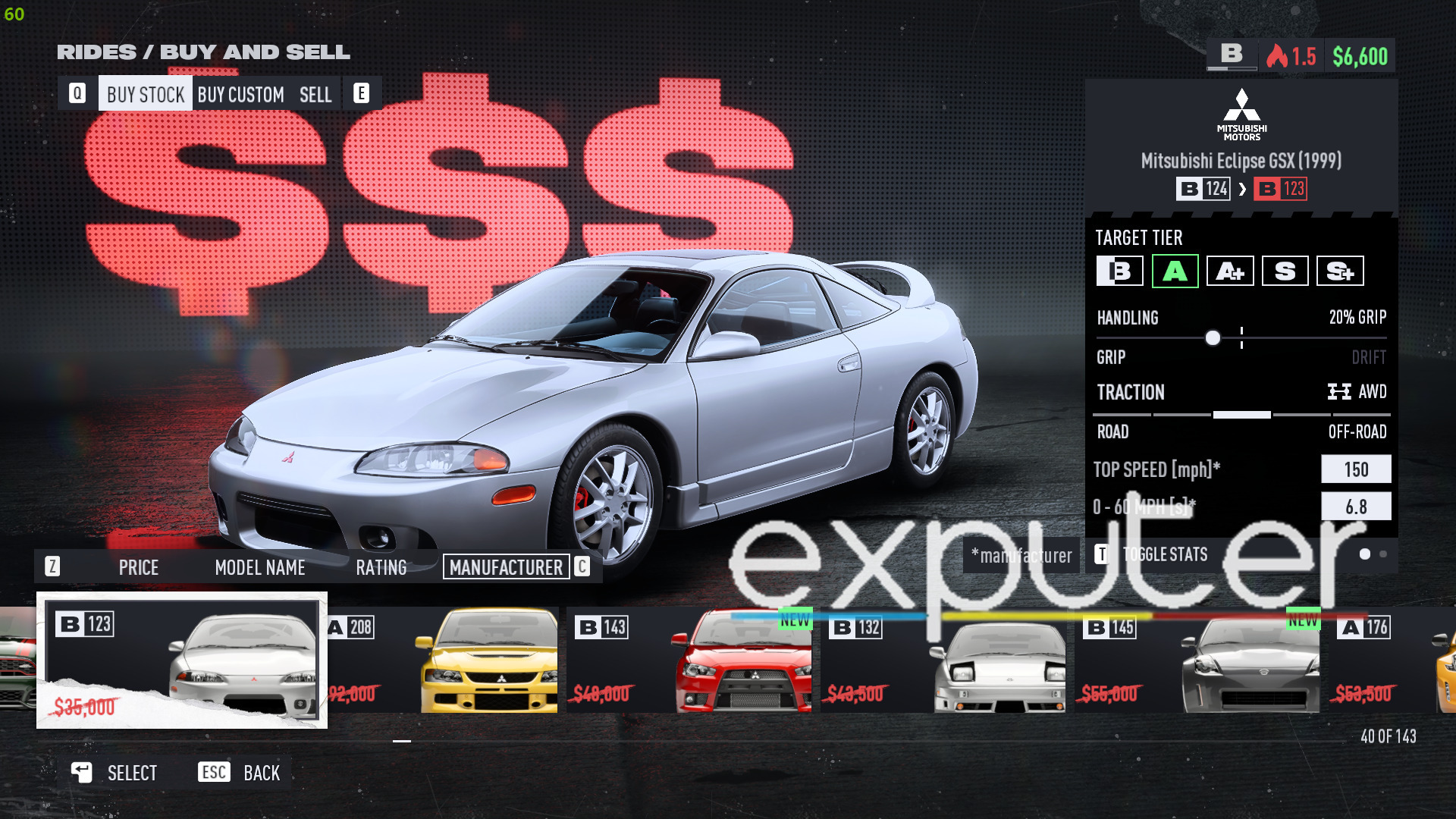Image resolution: width=1456 pixels, height=819 pixels.
Task: Click the SELECT button
Action: (131, 772)
